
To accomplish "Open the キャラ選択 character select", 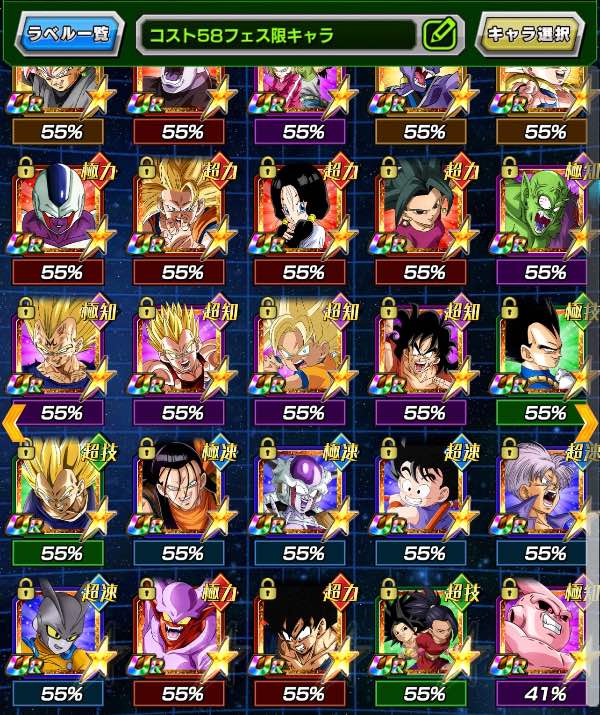I will point(531,33).
